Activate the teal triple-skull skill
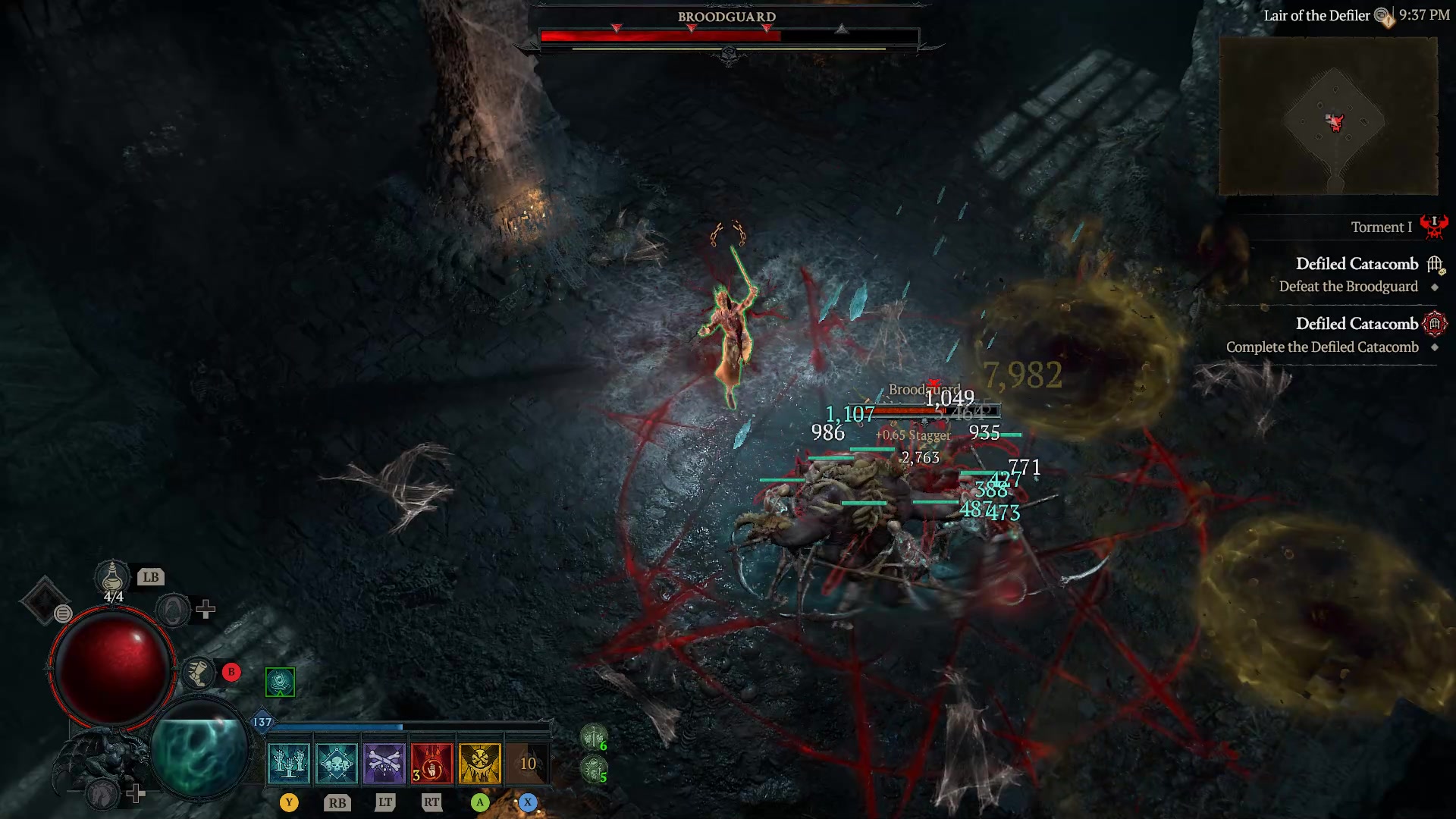The height and width of the screenshot is (819, 1456). 336,762
